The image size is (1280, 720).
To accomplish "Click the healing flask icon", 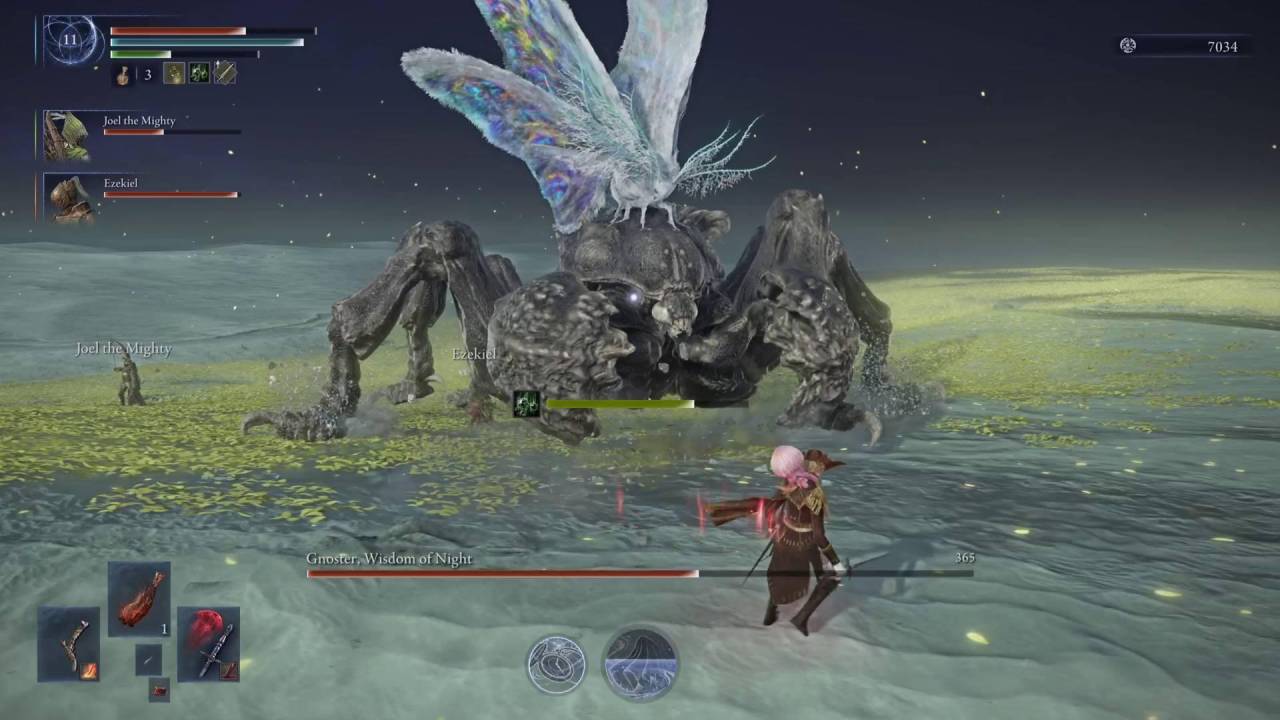I will pyautogui.click(x=124, y=74).
